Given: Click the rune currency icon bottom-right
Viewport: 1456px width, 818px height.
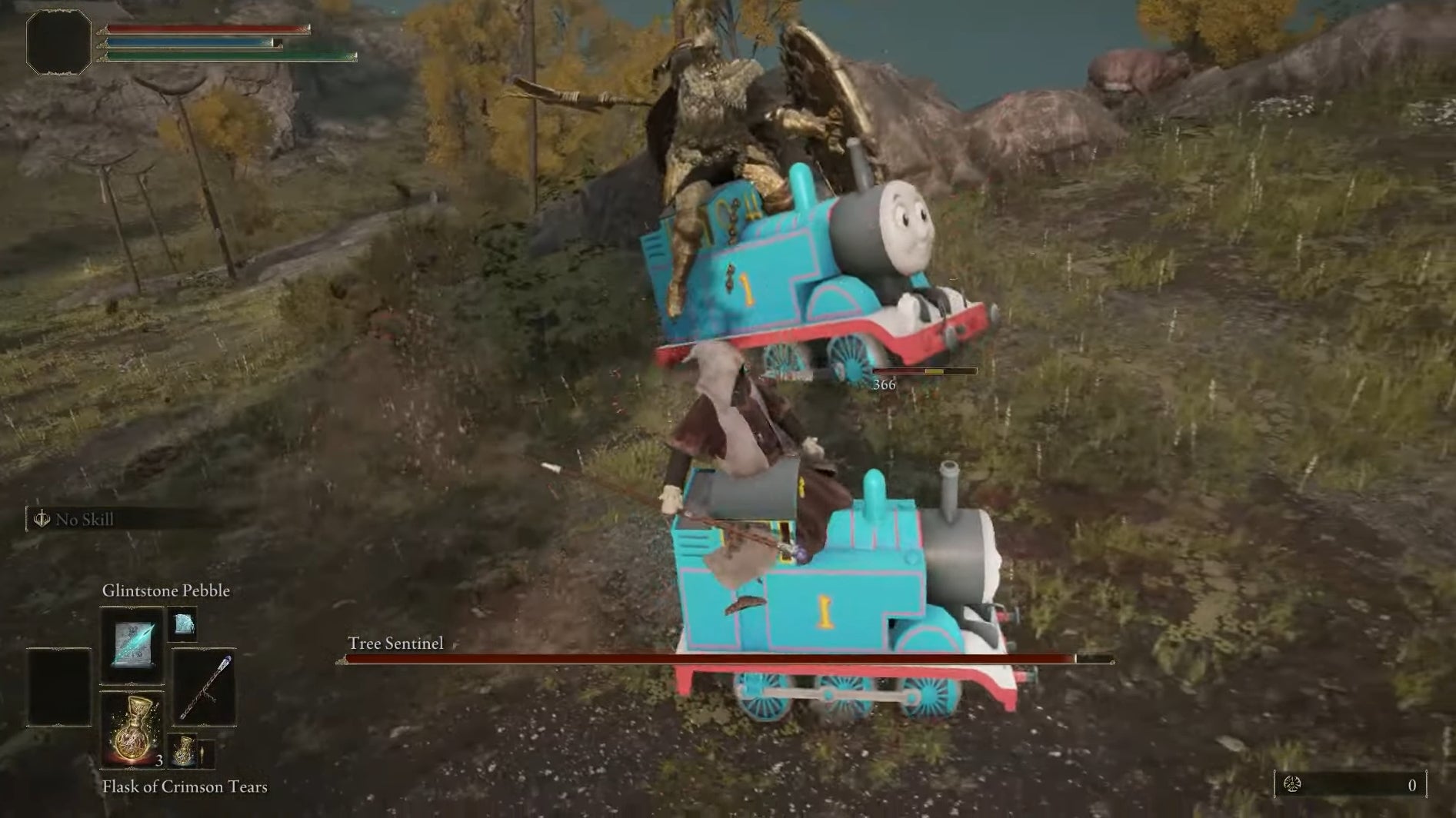Looking at the screenshot, I should 1293,783.
